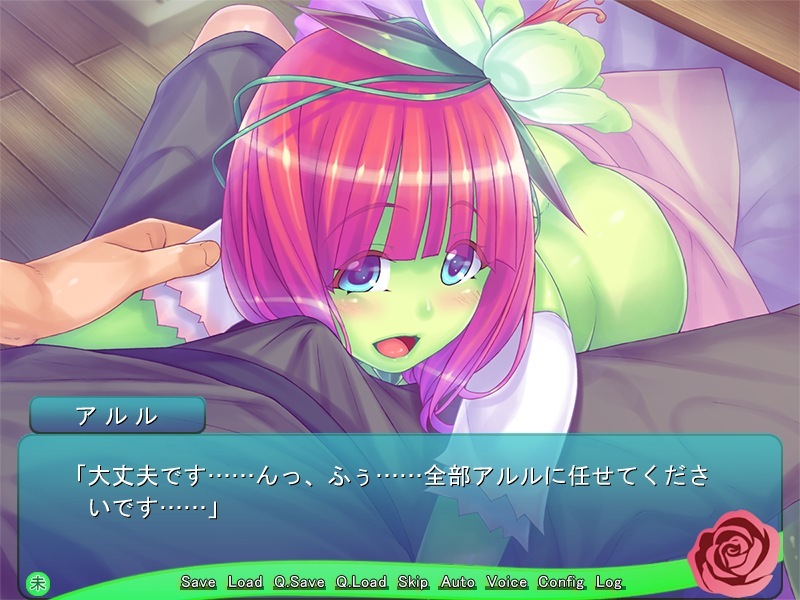Image resolution: width=800 pixels, height=600 pixels.
Task: Open the Load menu
Action: (x=245, y=582)
